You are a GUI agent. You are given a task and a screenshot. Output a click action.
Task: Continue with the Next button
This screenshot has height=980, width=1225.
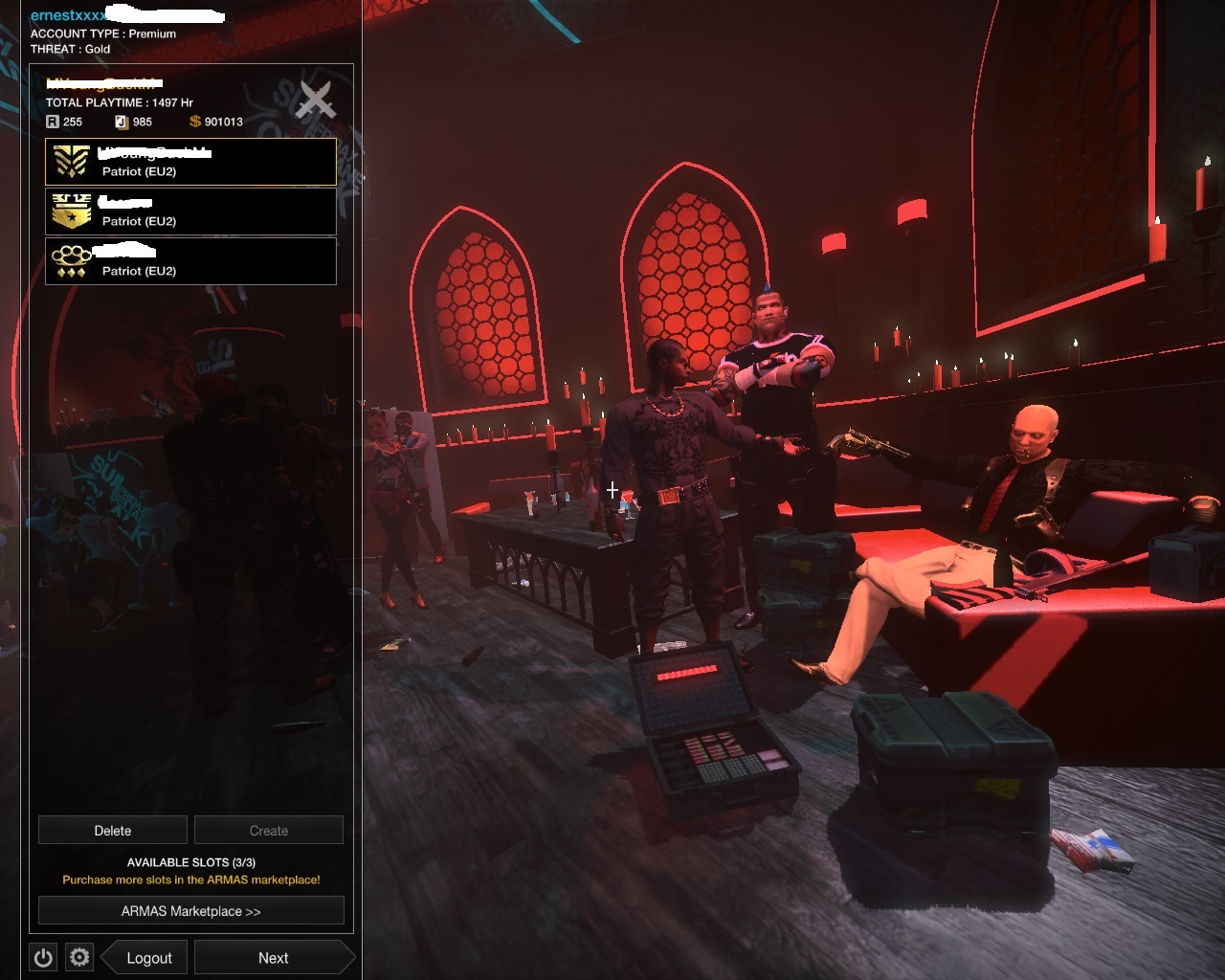tap(273, 957)
